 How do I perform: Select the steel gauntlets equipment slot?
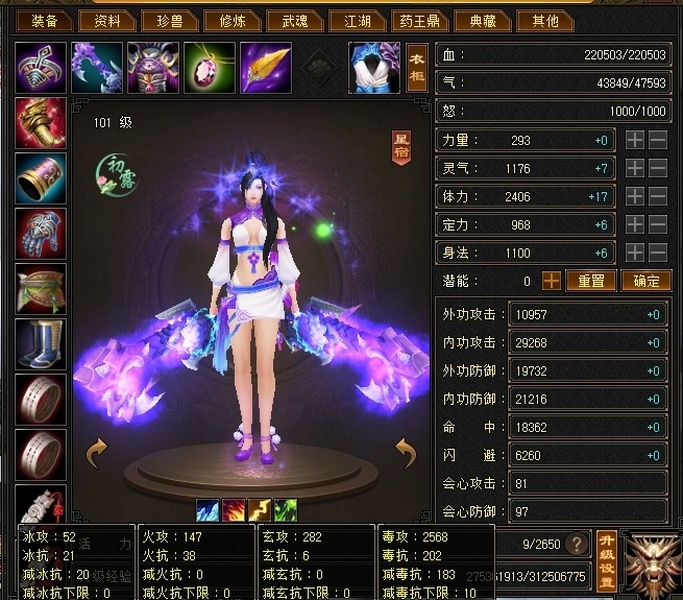click(x=41, y=234)
